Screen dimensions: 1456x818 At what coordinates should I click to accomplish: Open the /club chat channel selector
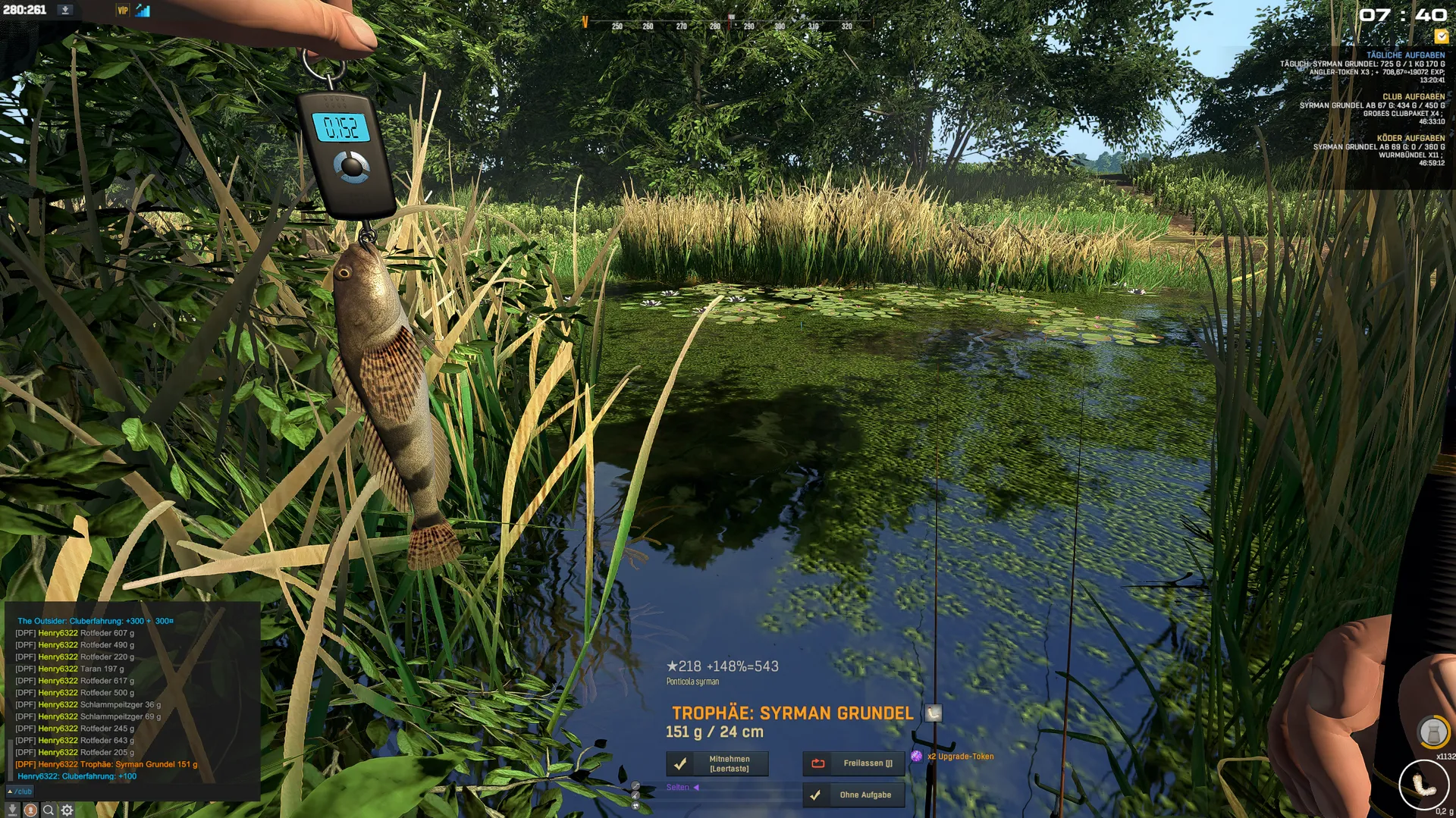coord(20,791)
